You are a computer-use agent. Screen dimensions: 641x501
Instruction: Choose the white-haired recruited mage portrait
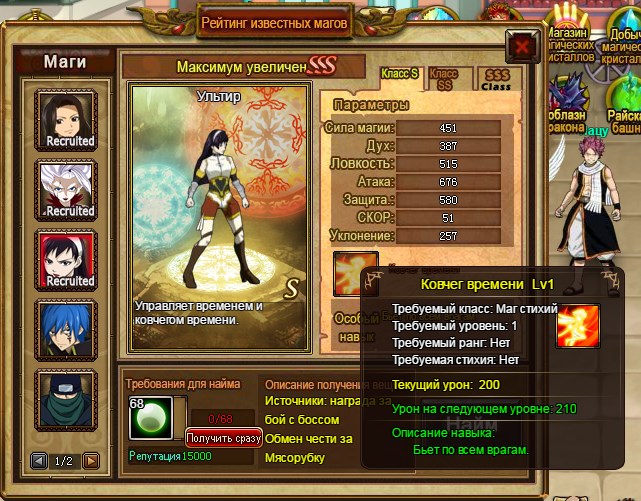tap(69, 190)
